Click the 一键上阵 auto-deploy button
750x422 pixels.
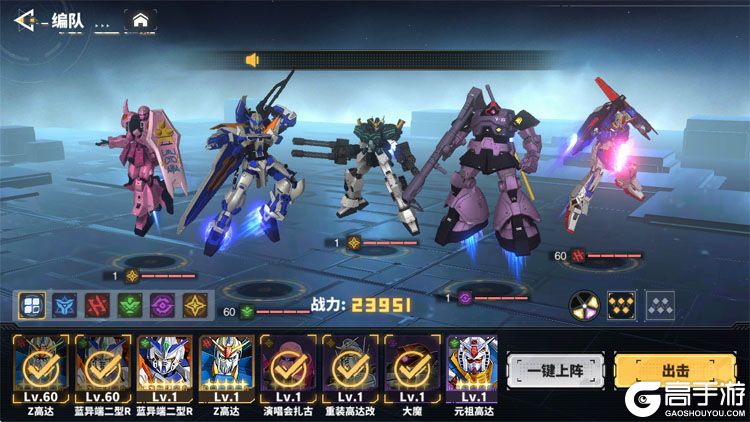[x=555, y=371]
